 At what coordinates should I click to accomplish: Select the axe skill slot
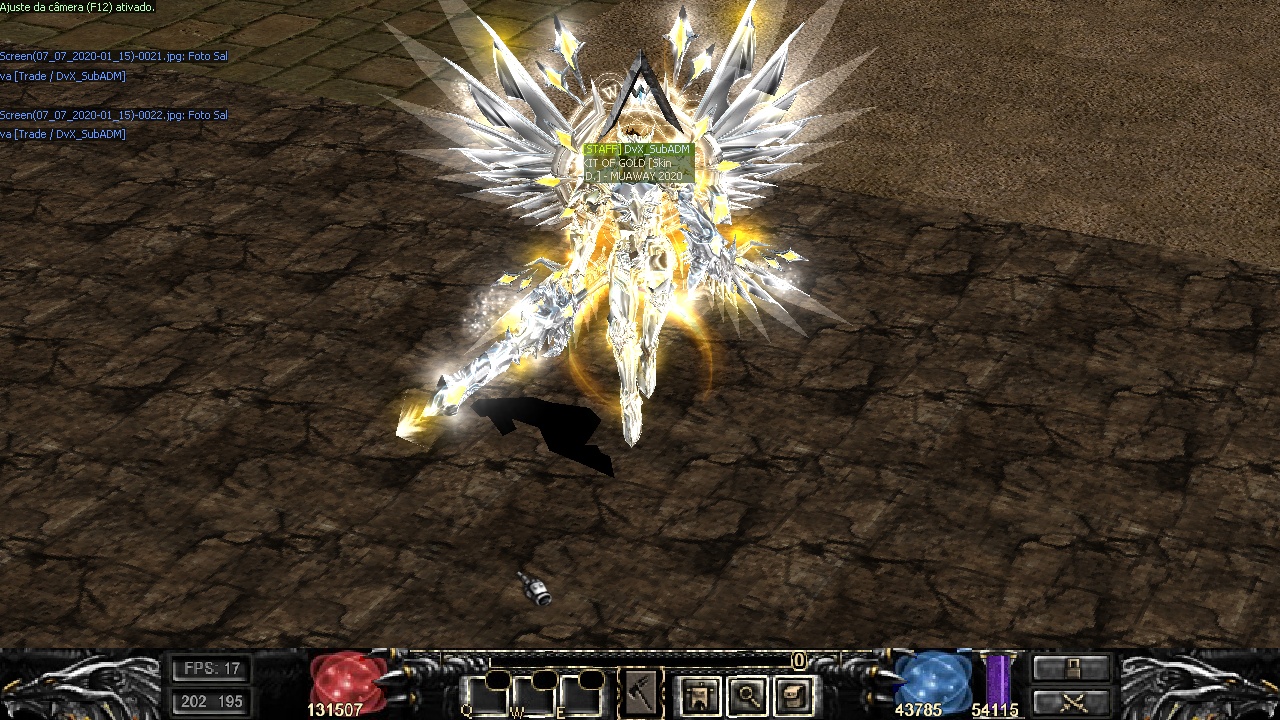point(641,692)
